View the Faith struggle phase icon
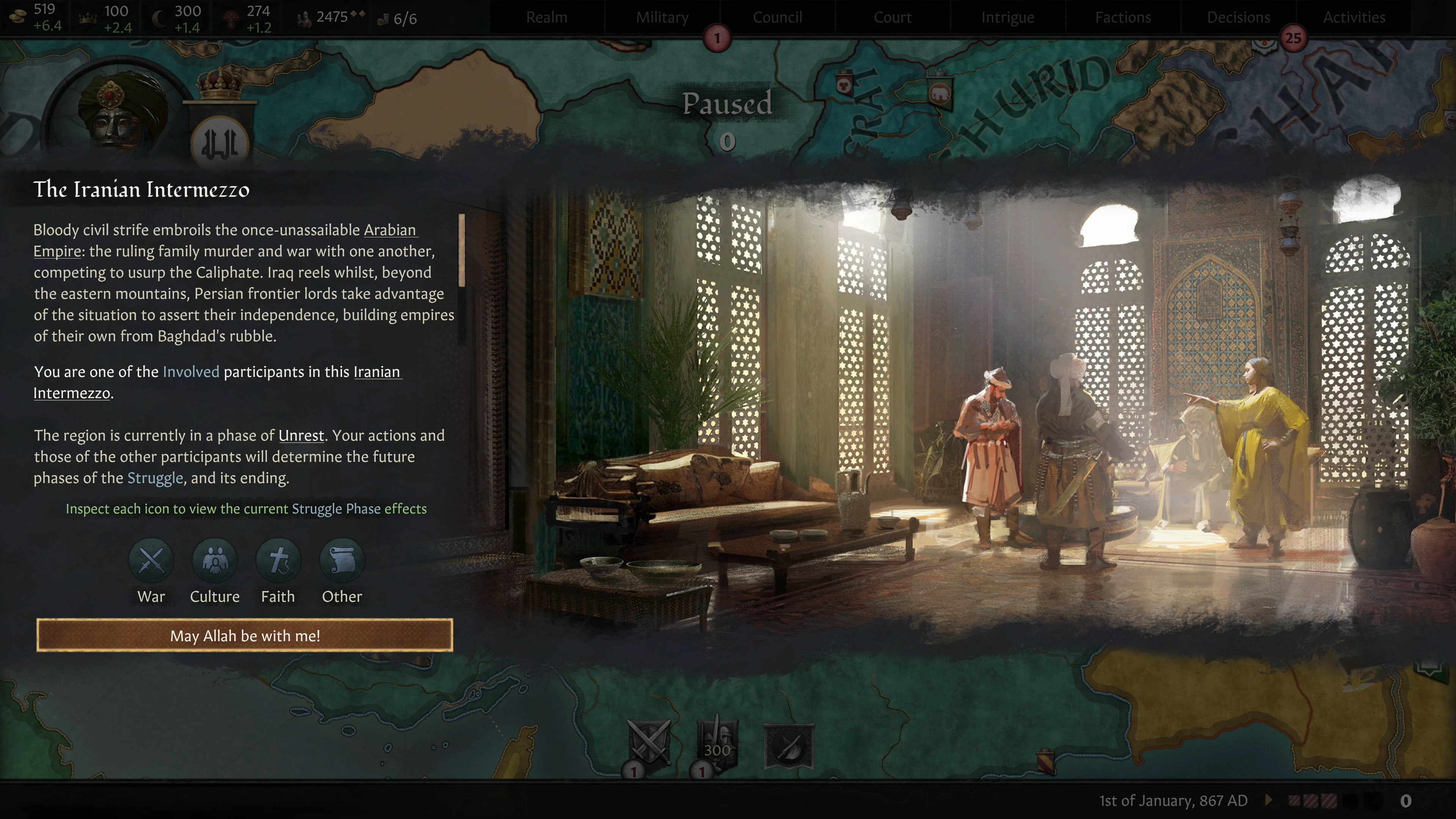 click(x=278, y=560)
